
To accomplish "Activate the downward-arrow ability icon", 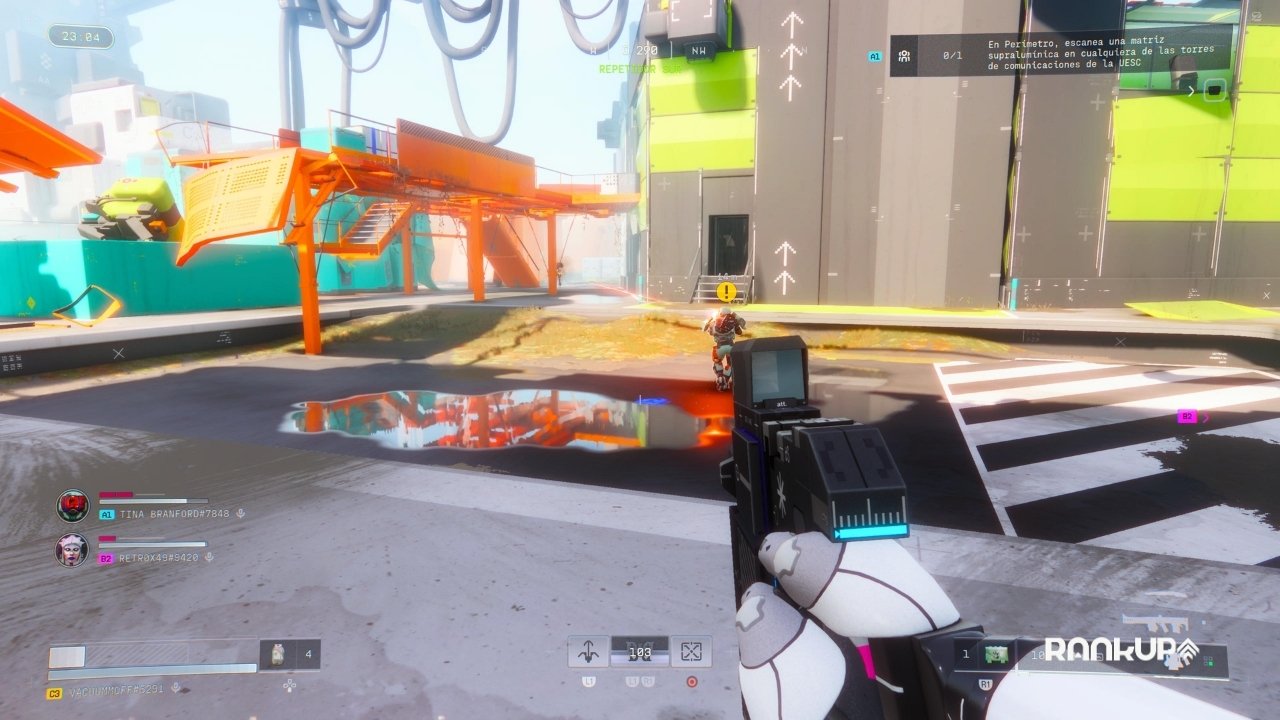I will click(x=588, y=652).
